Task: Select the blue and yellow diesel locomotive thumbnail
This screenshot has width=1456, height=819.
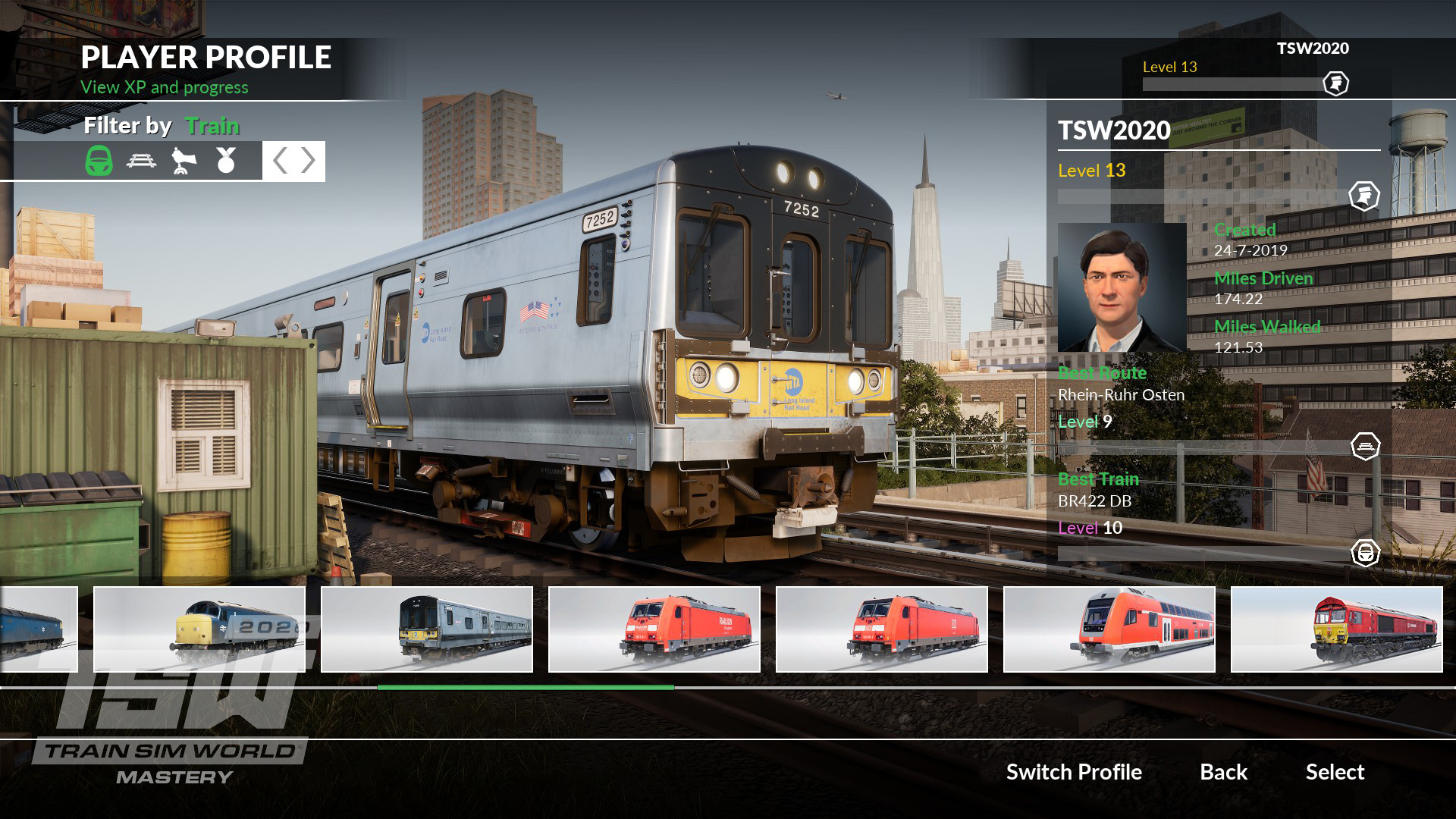Action: point(199,629)
